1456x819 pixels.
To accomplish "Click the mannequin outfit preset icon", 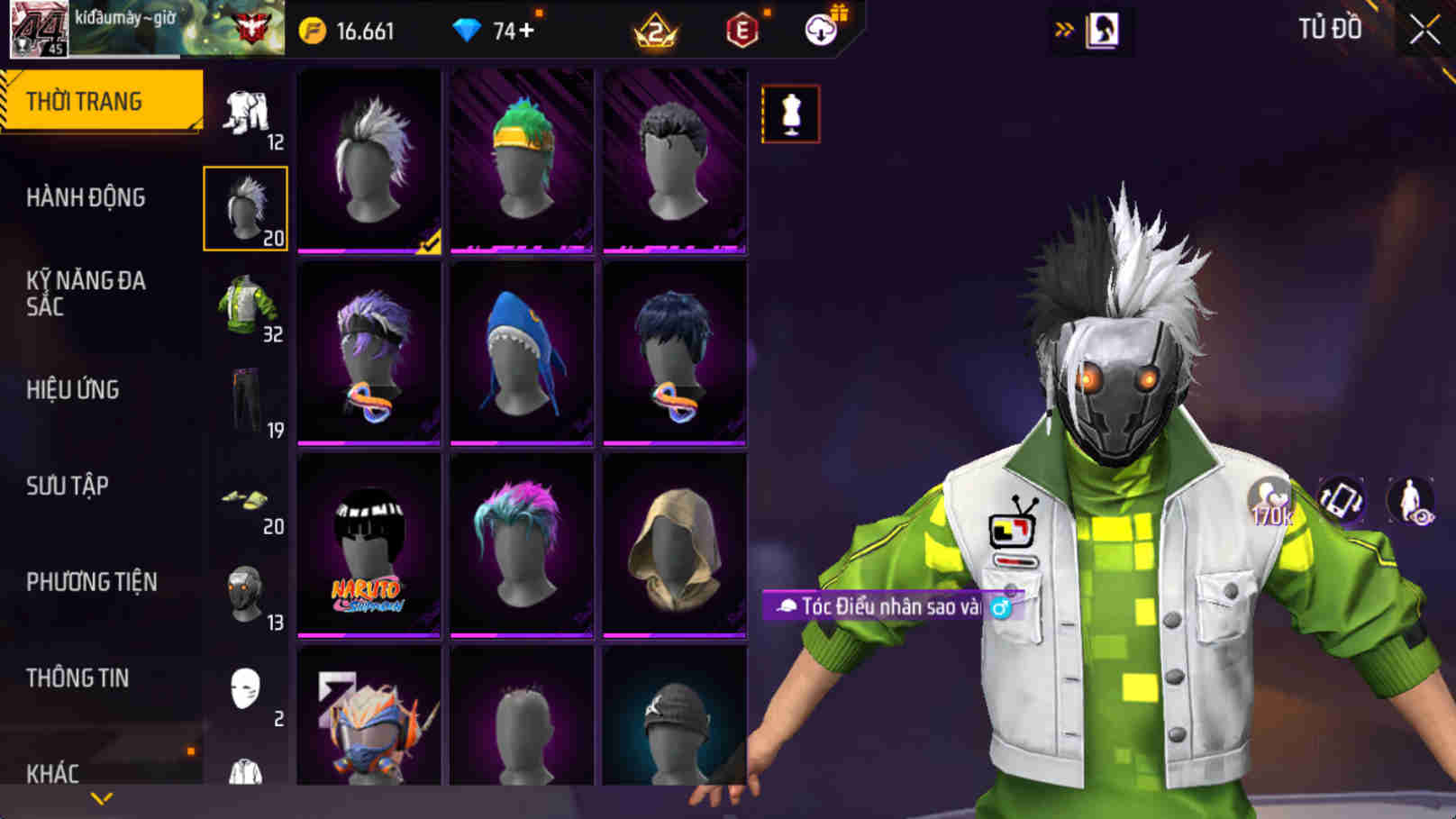I will [x=794, y=115].
